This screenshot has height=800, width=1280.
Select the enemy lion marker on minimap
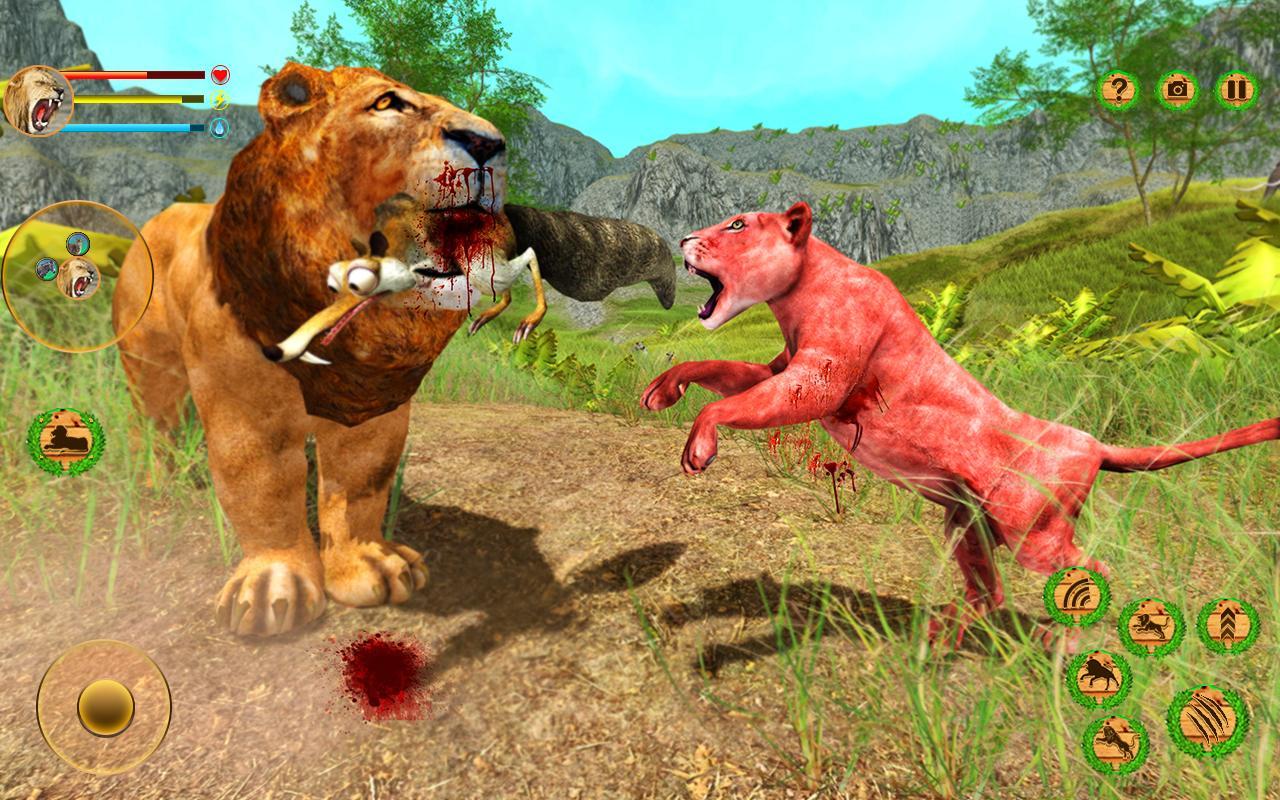pyautogui.click(x=80, y=243)
